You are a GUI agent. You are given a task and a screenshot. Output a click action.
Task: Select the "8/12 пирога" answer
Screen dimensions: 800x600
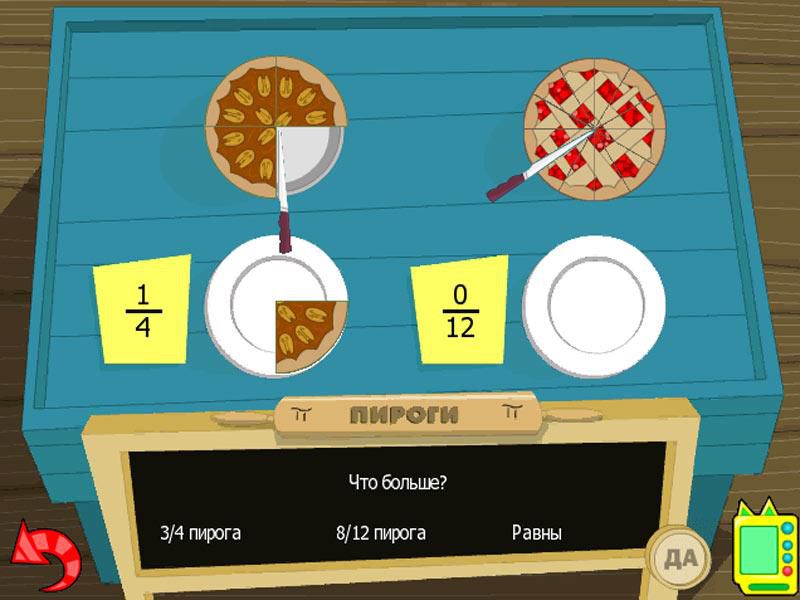coord(381,533)
